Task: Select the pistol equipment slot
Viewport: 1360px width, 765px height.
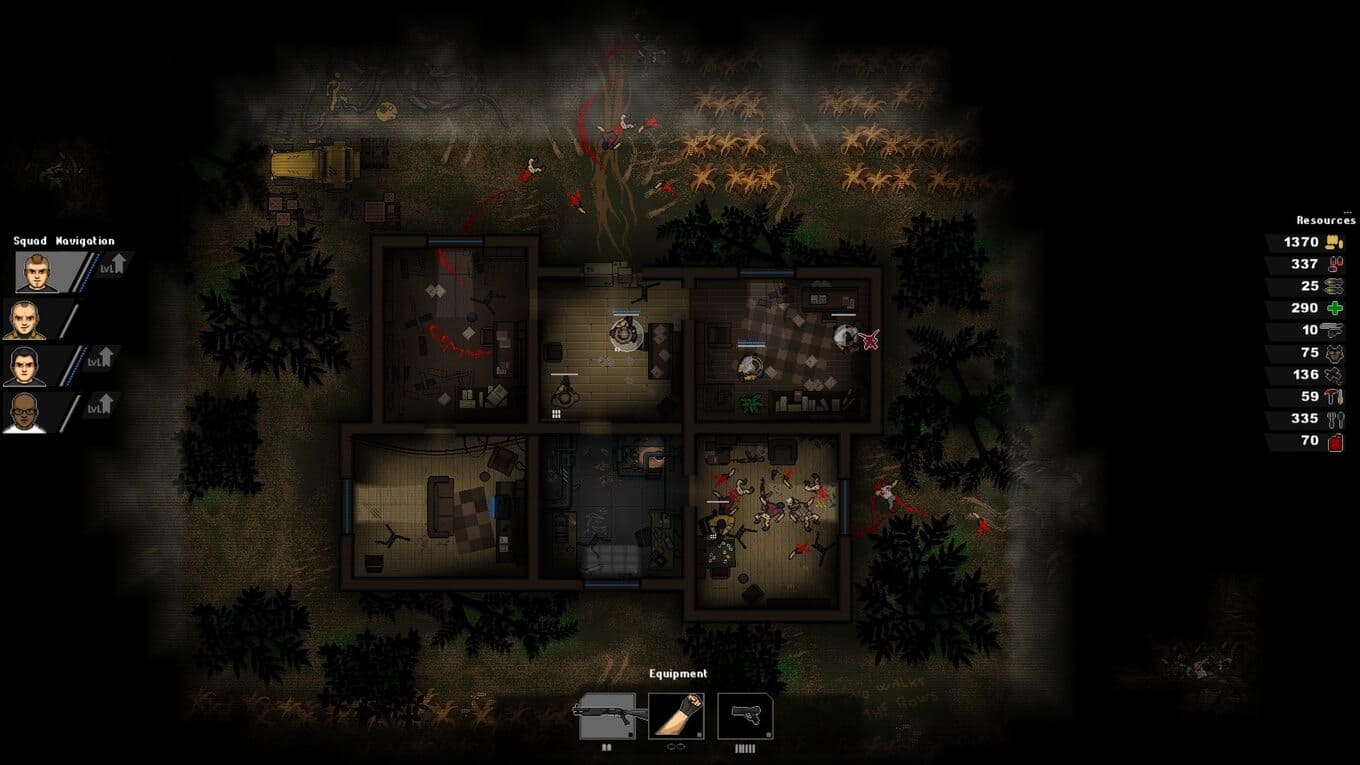Action: point(745,716)
